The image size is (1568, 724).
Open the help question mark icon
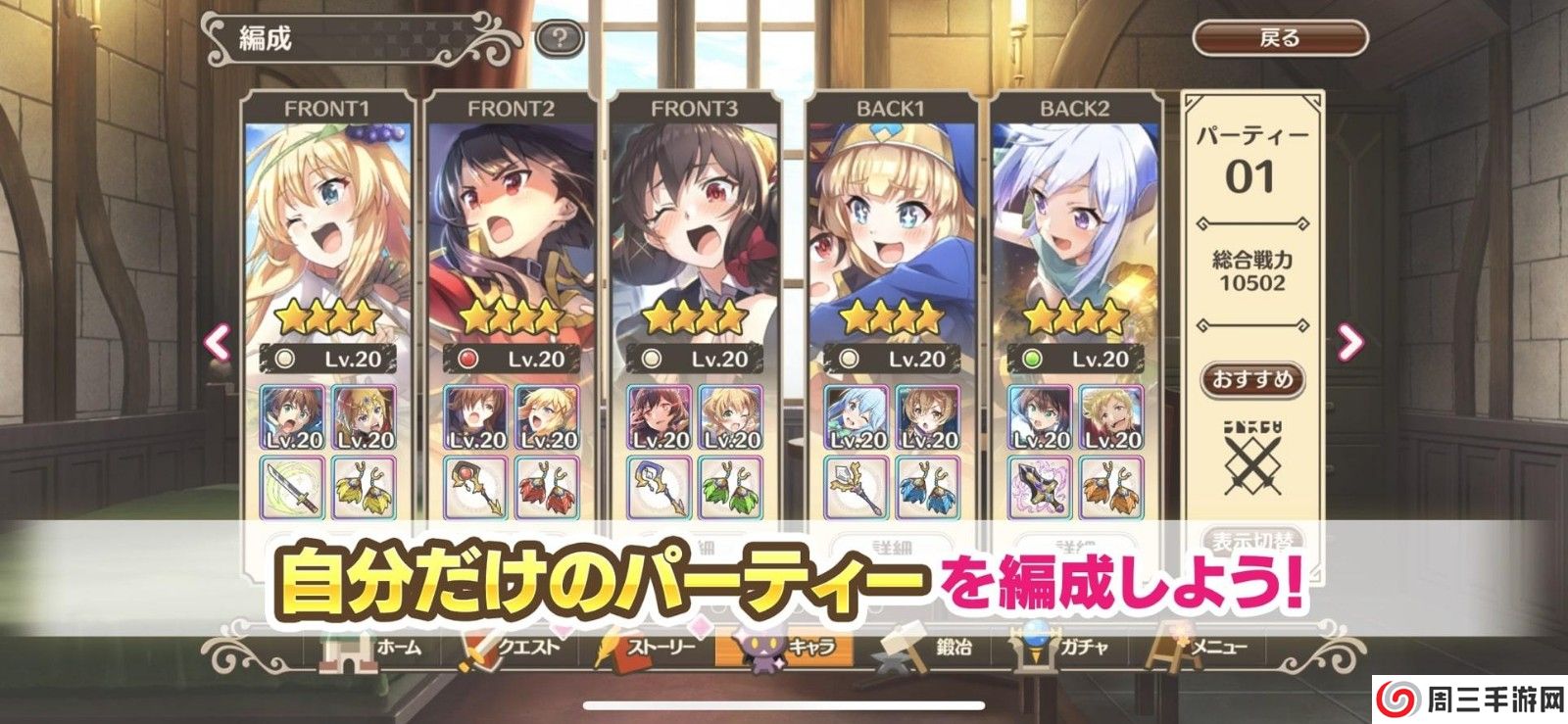coord(559,37)
